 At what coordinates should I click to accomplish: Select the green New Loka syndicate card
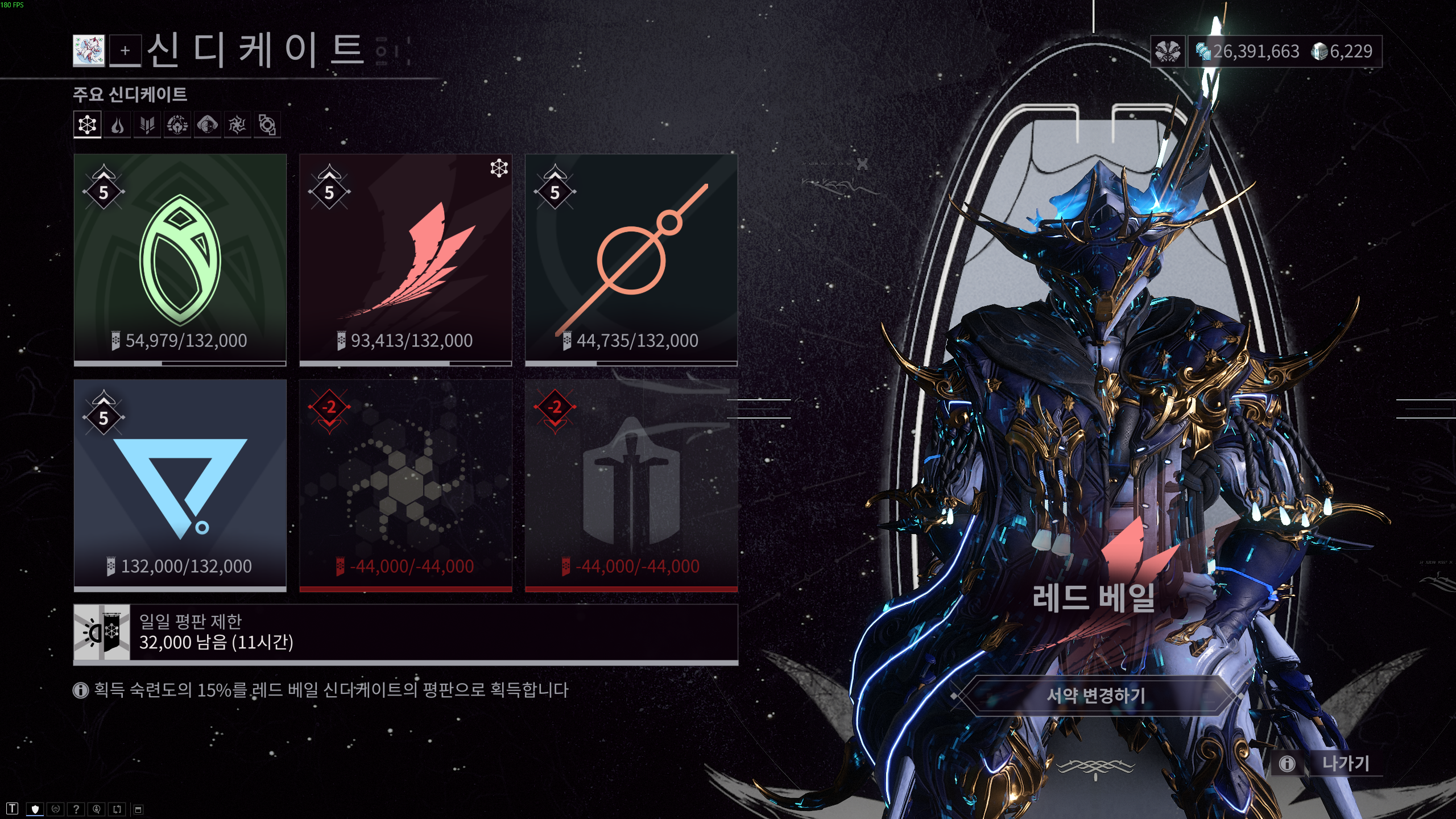click(180, 259)
